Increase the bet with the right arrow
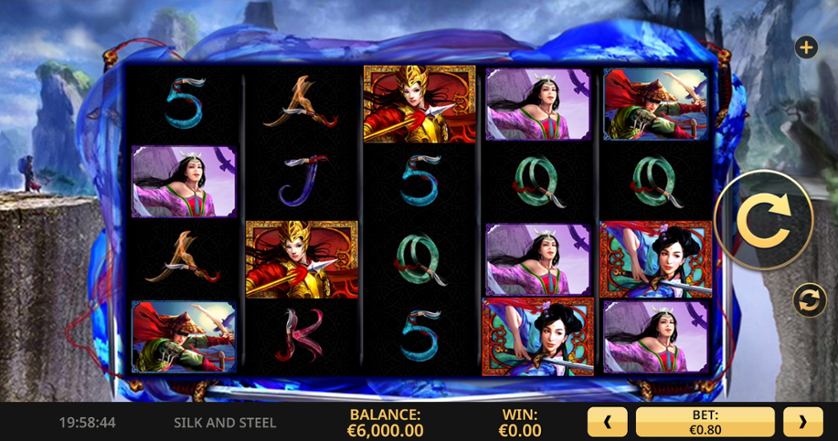 (x=803, y=421)
